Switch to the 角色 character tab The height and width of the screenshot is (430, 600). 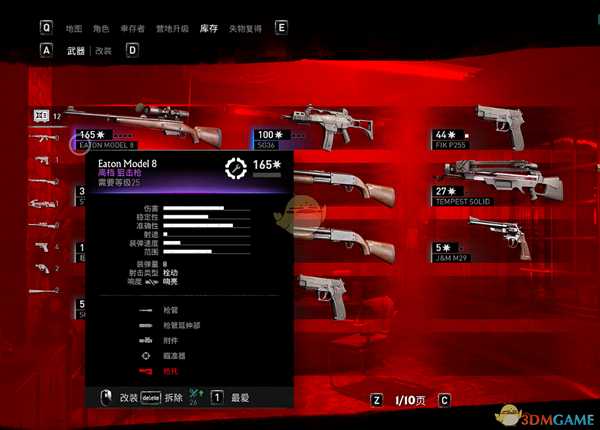tap(103, 30)
